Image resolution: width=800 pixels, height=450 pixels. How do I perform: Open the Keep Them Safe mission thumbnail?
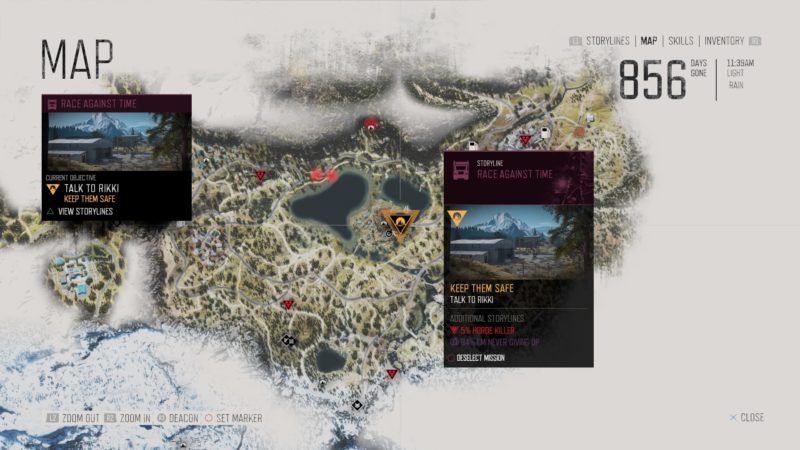click(517, 243)
